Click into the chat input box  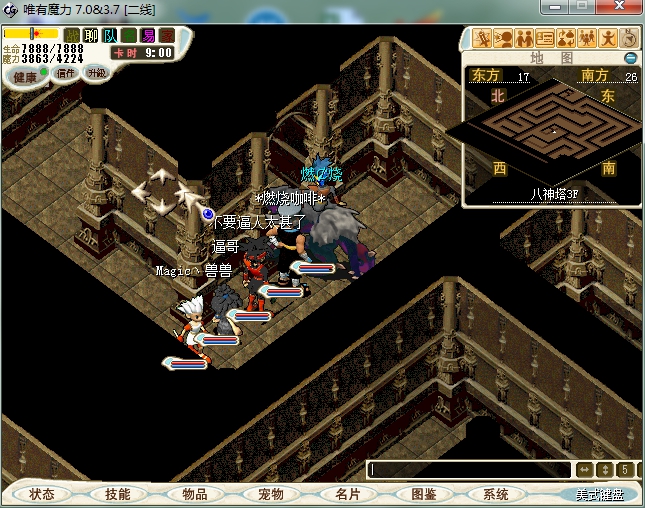[x=468, y=470]
